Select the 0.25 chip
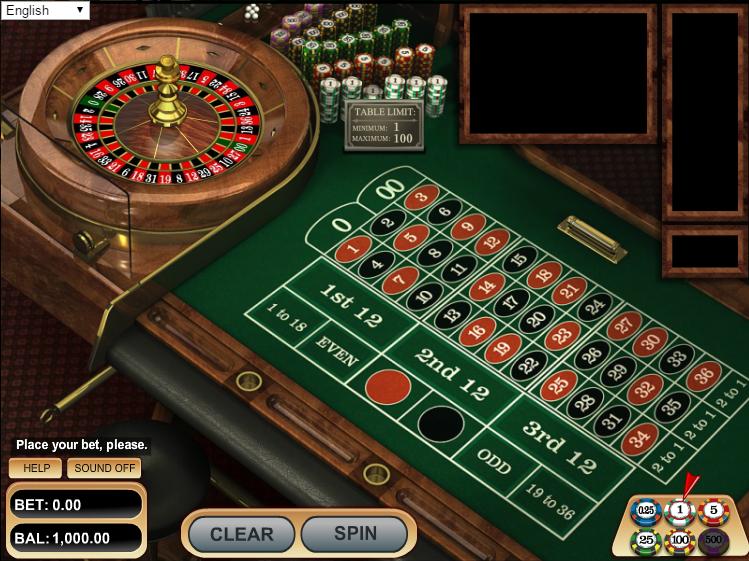Screen dimensions: 749x561 [x=646, y=512]
